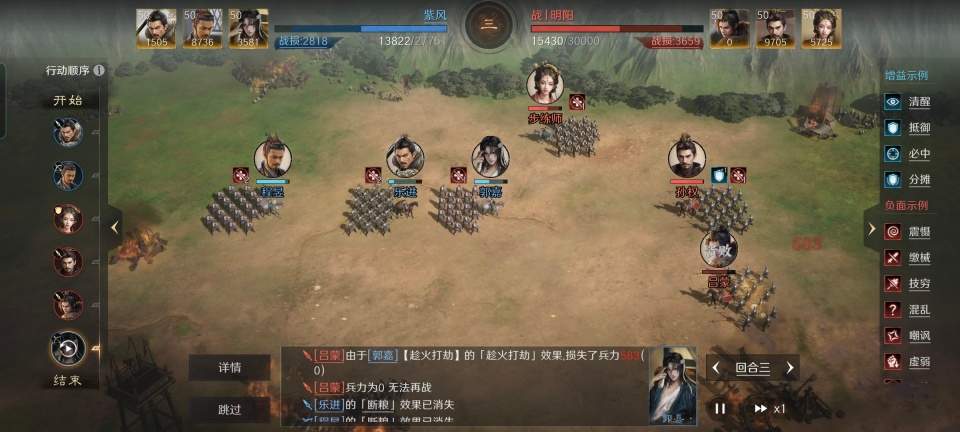Collapse the buff legend panel
This screenshot has width=960, height=432.
click(x=871, y=228)
